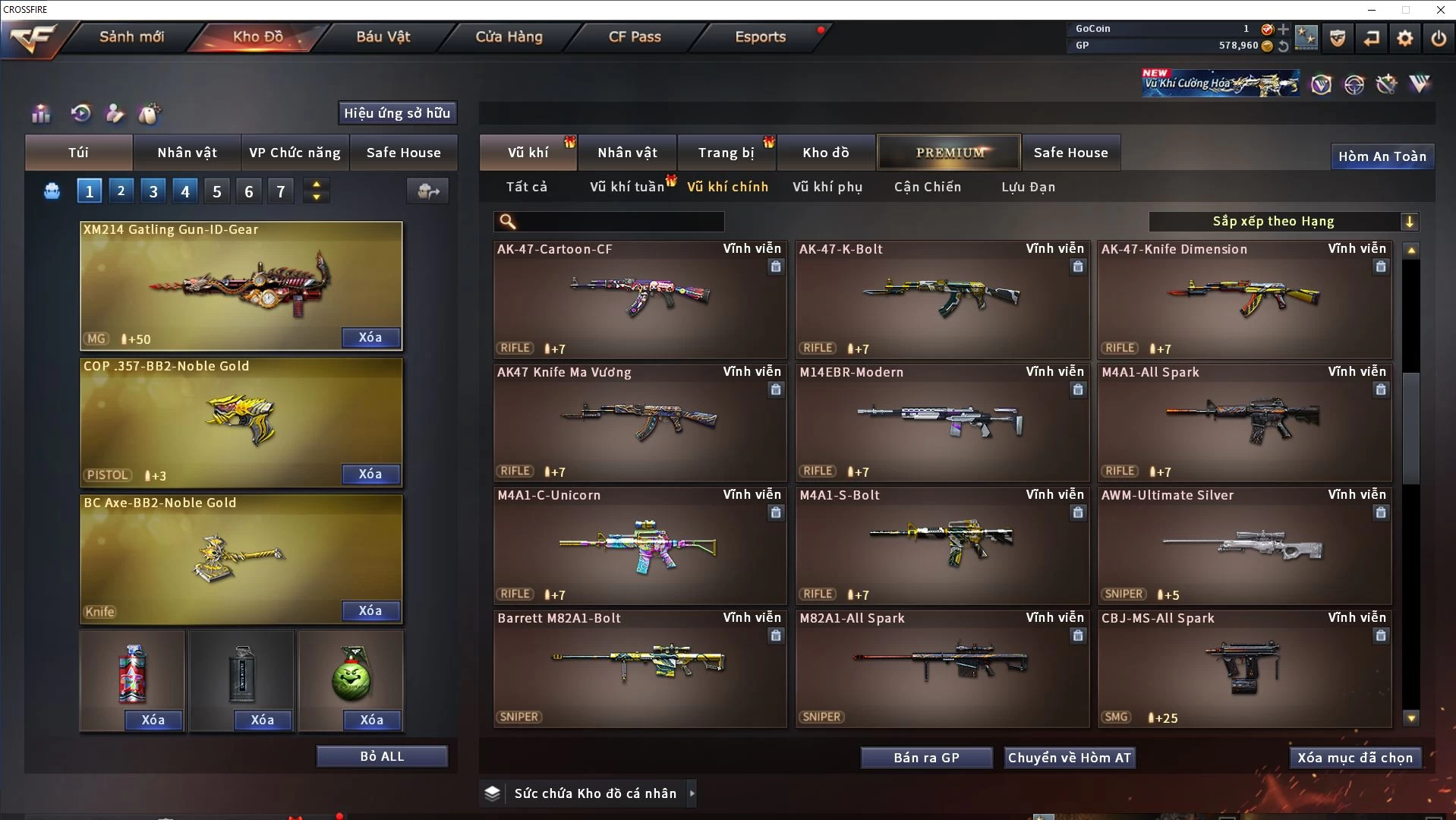1456x820 pixels.
Task: Choose the AK-47-Cartoon-CF rifle
Action: click(639, 299)
